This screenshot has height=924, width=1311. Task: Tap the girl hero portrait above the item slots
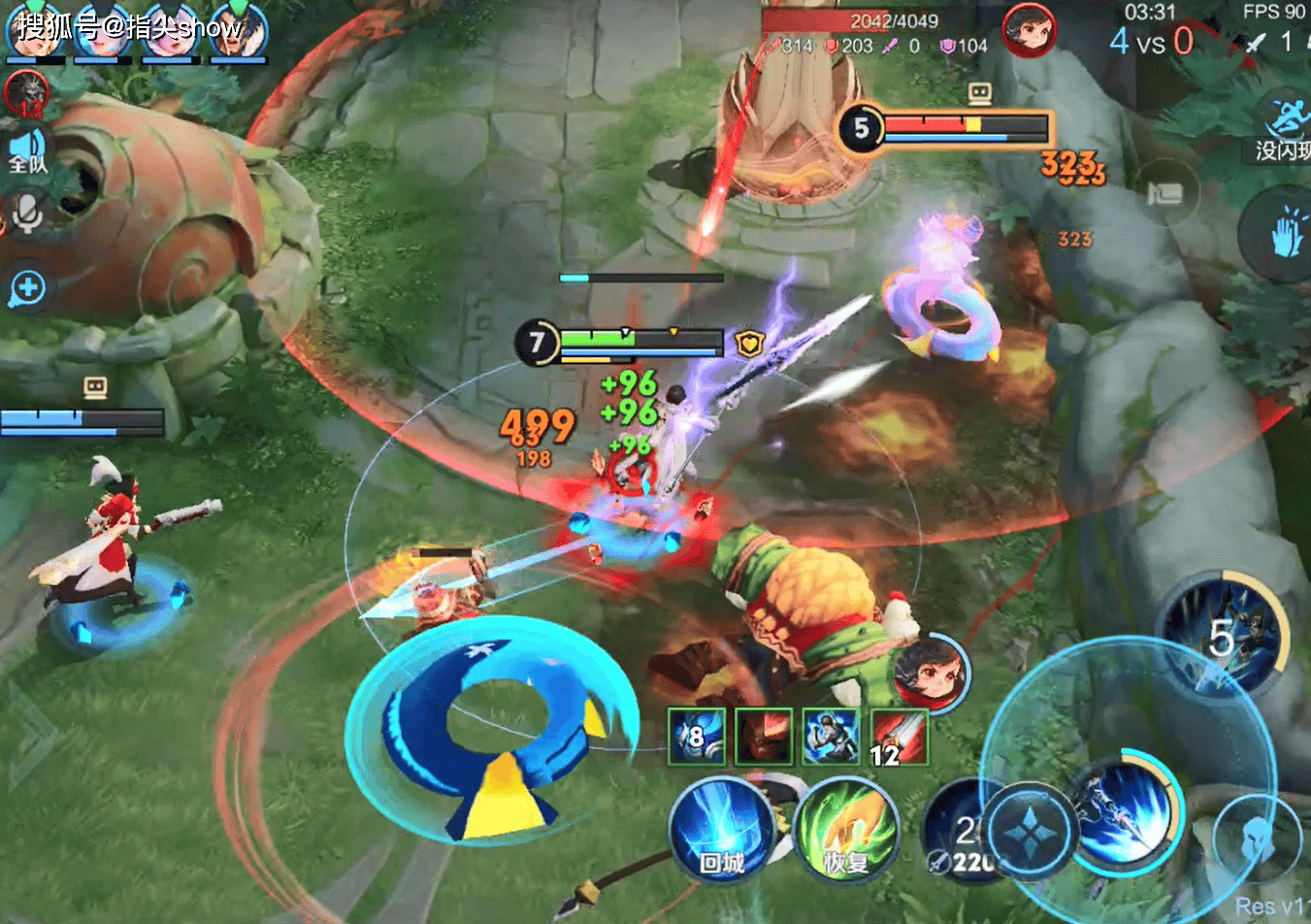[931, 672]
